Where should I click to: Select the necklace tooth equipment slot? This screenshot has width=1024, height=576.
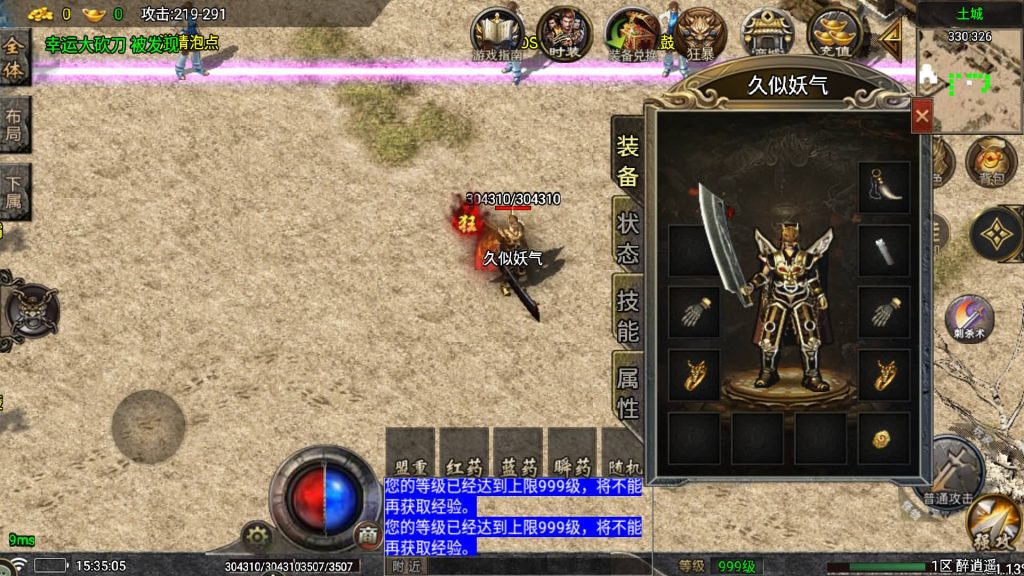[884, 186]
